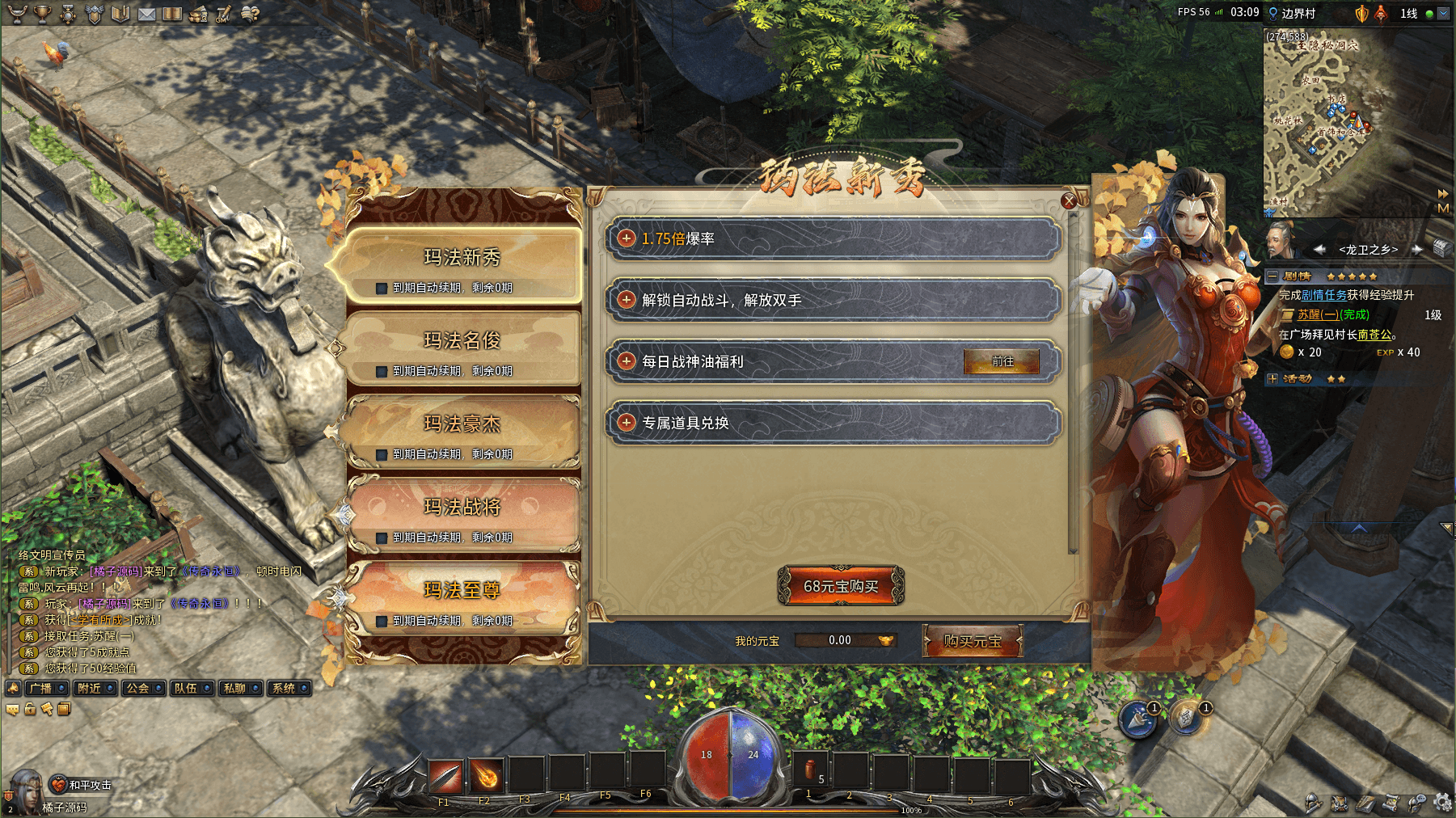
Task: Buy membership with 68元宝购买 button
Action: [x=841, y=586]
